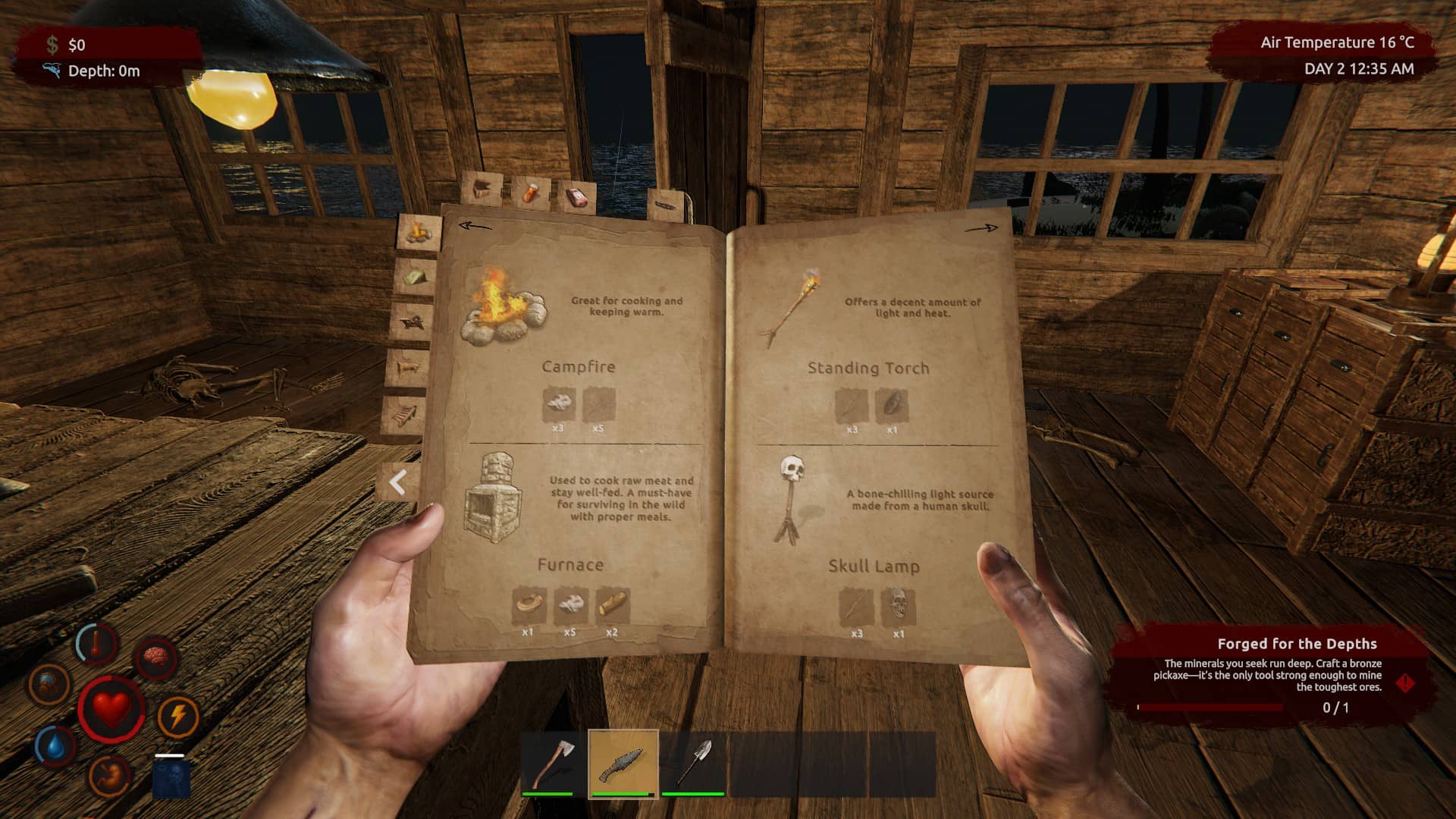Select the Campfire recipe

point(504,307)
